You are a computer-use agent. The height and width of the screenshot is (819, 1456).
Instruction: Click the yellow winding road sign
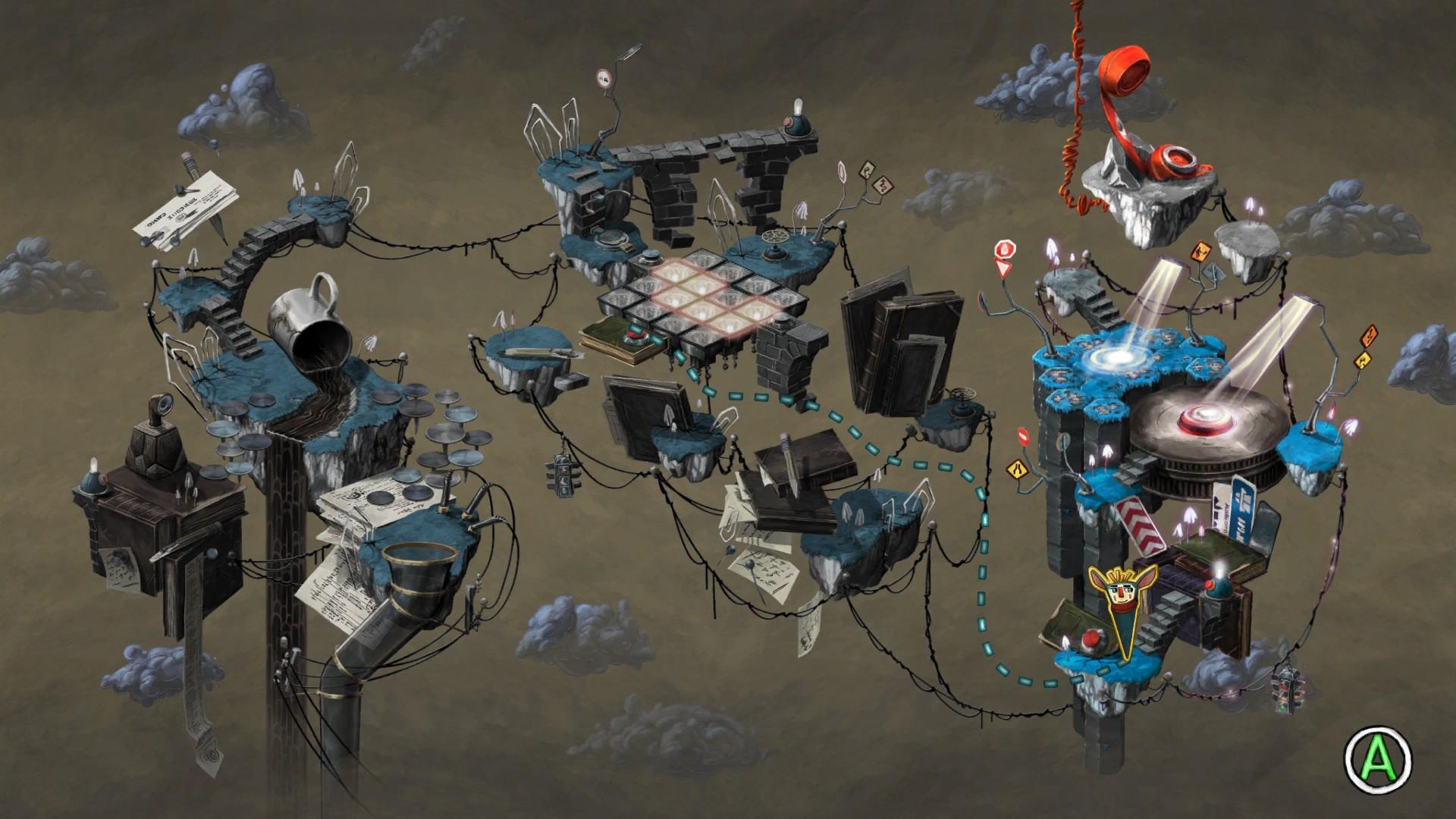click(x=1363, y=359)
